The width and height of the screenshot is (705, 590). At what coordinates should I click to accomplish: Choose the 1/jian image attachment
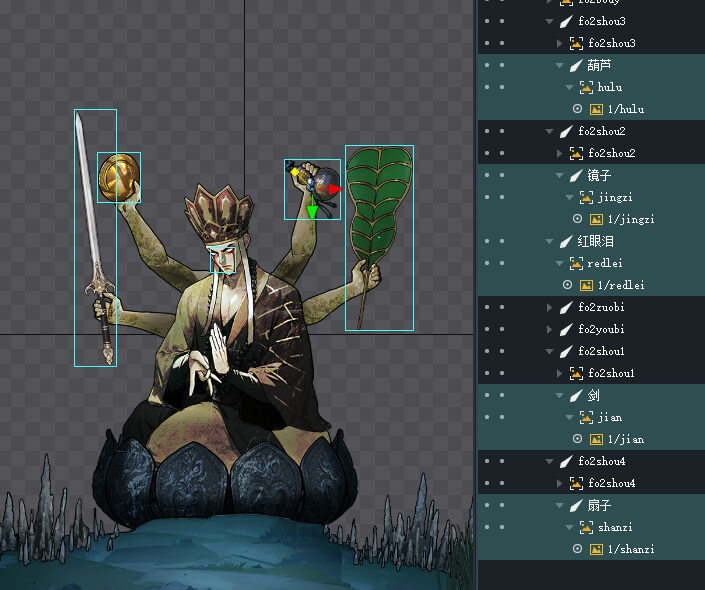point(625,439)
